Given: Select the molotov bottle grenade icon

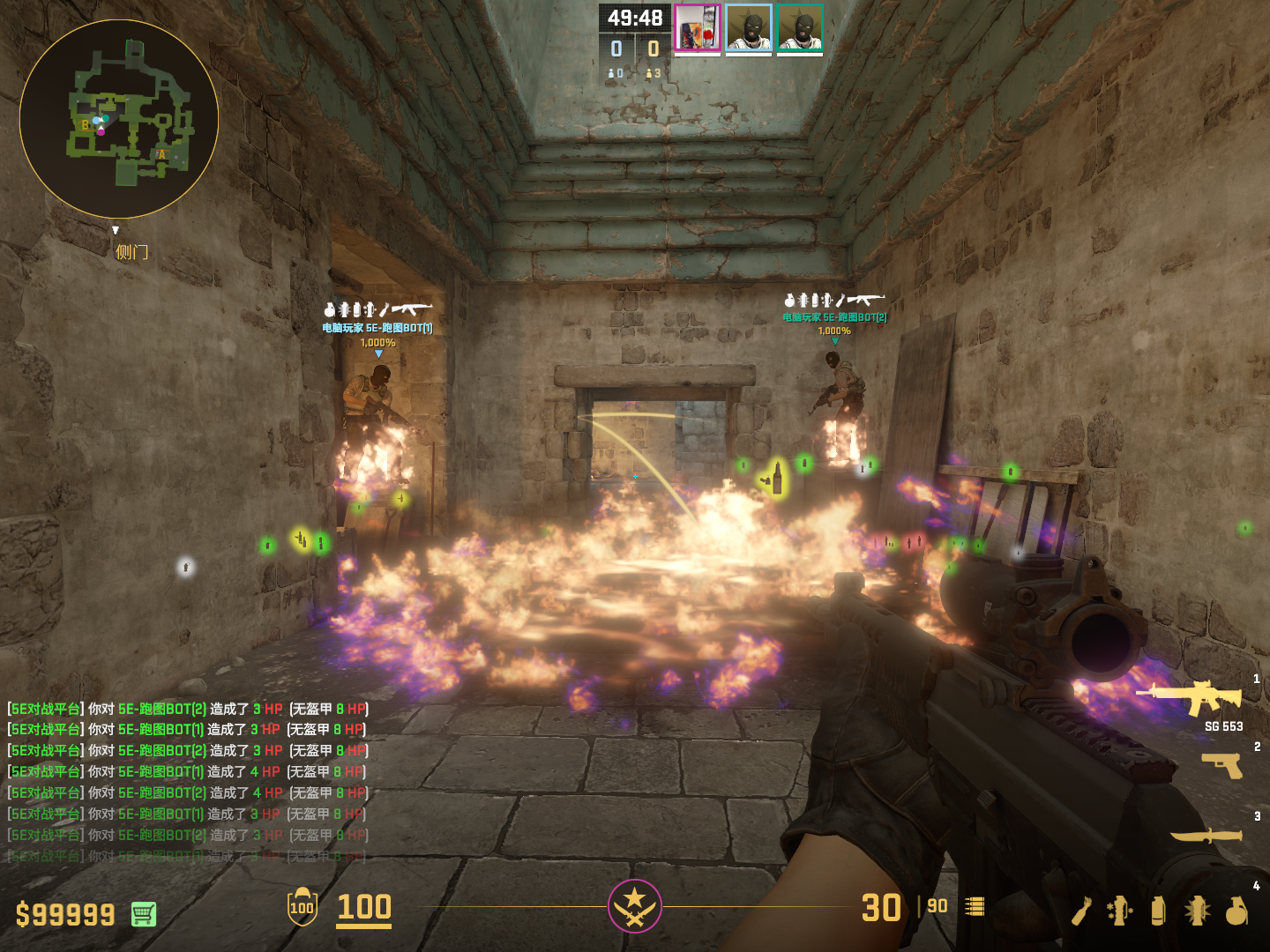Looking at the screenshot, I should (x=1082, y=911).
